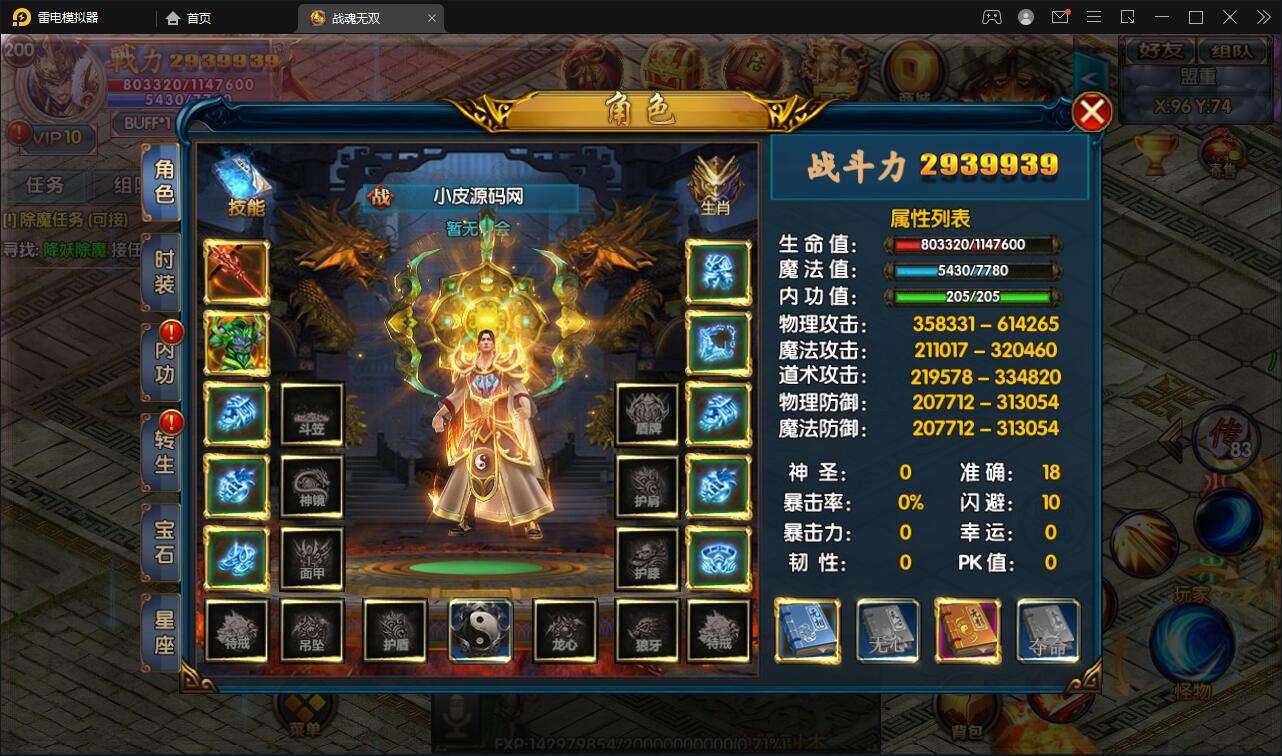Switch to the 首页 emulator tab

[x=190, y=18]
